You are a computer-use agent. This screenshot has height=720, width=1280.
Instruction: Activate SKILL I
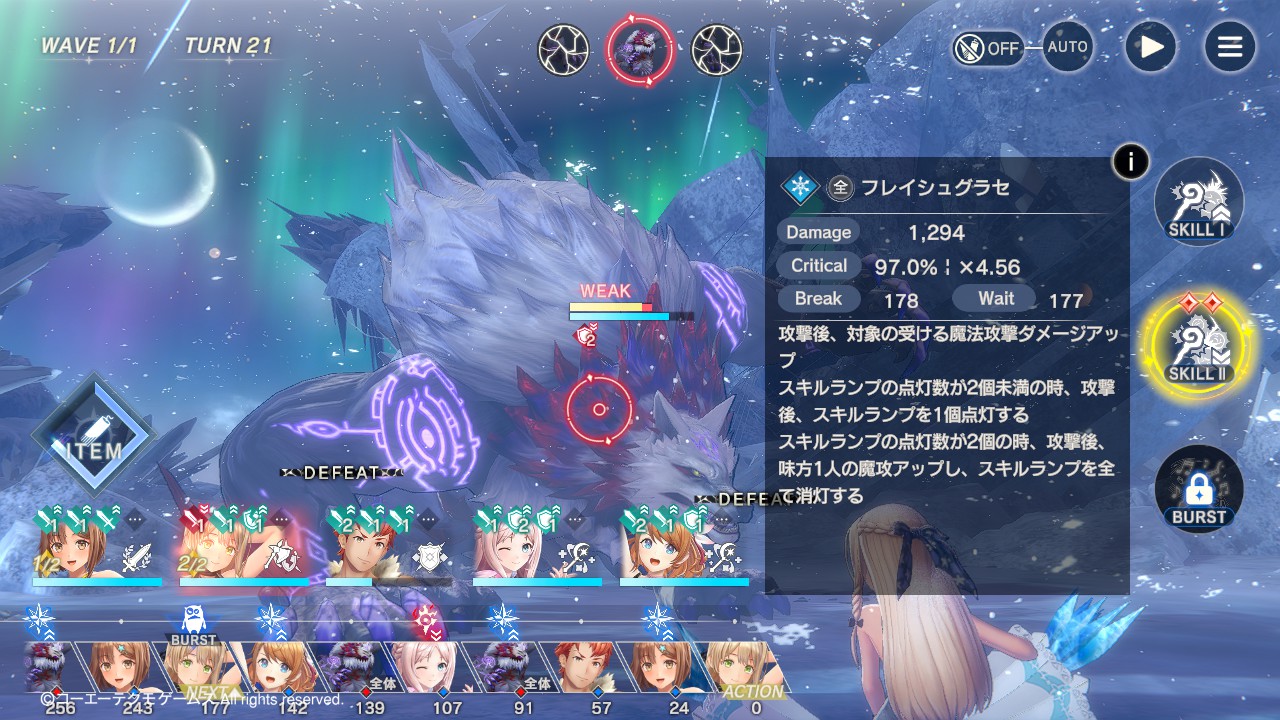tap(1199, 203)
